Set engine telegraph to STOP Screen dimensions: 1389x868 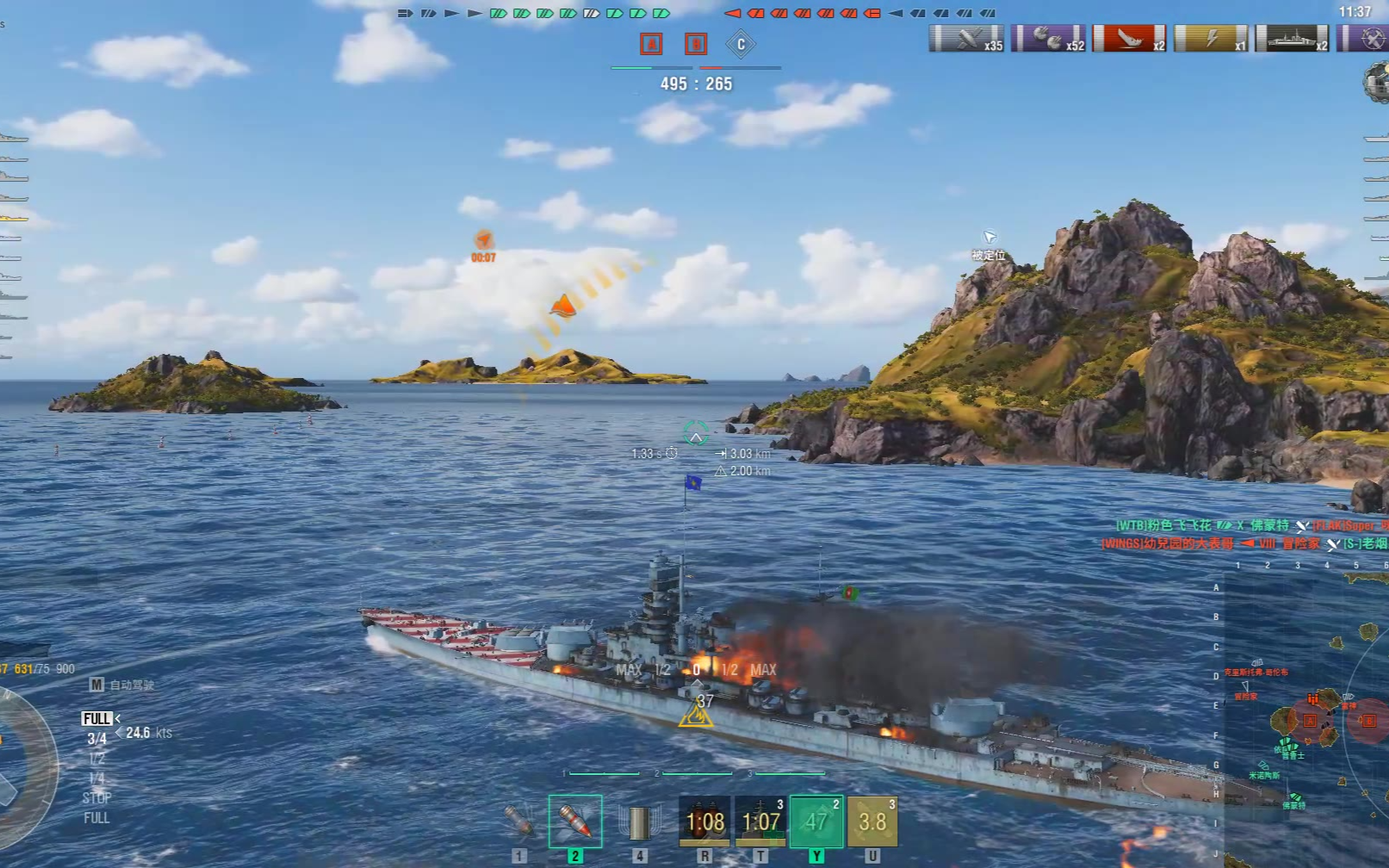pos(96,797)
